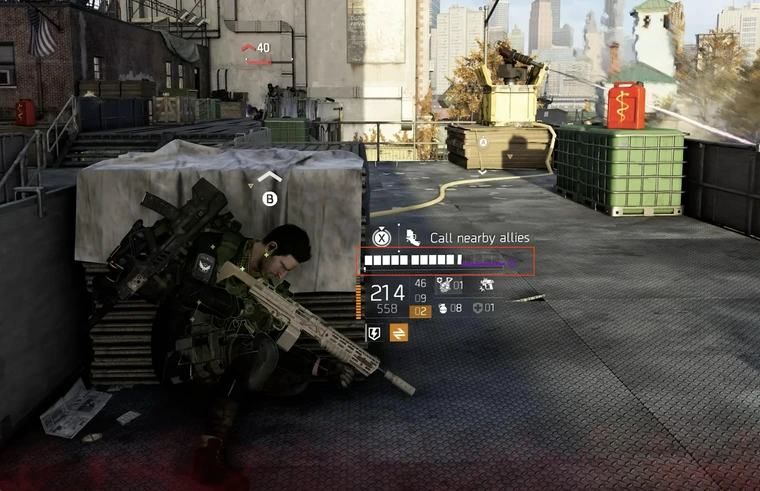This screenshot has height=491, width=760.
Task: Select the Call nearby allies action
Action: pyautogui.click(x=479, y=238)
